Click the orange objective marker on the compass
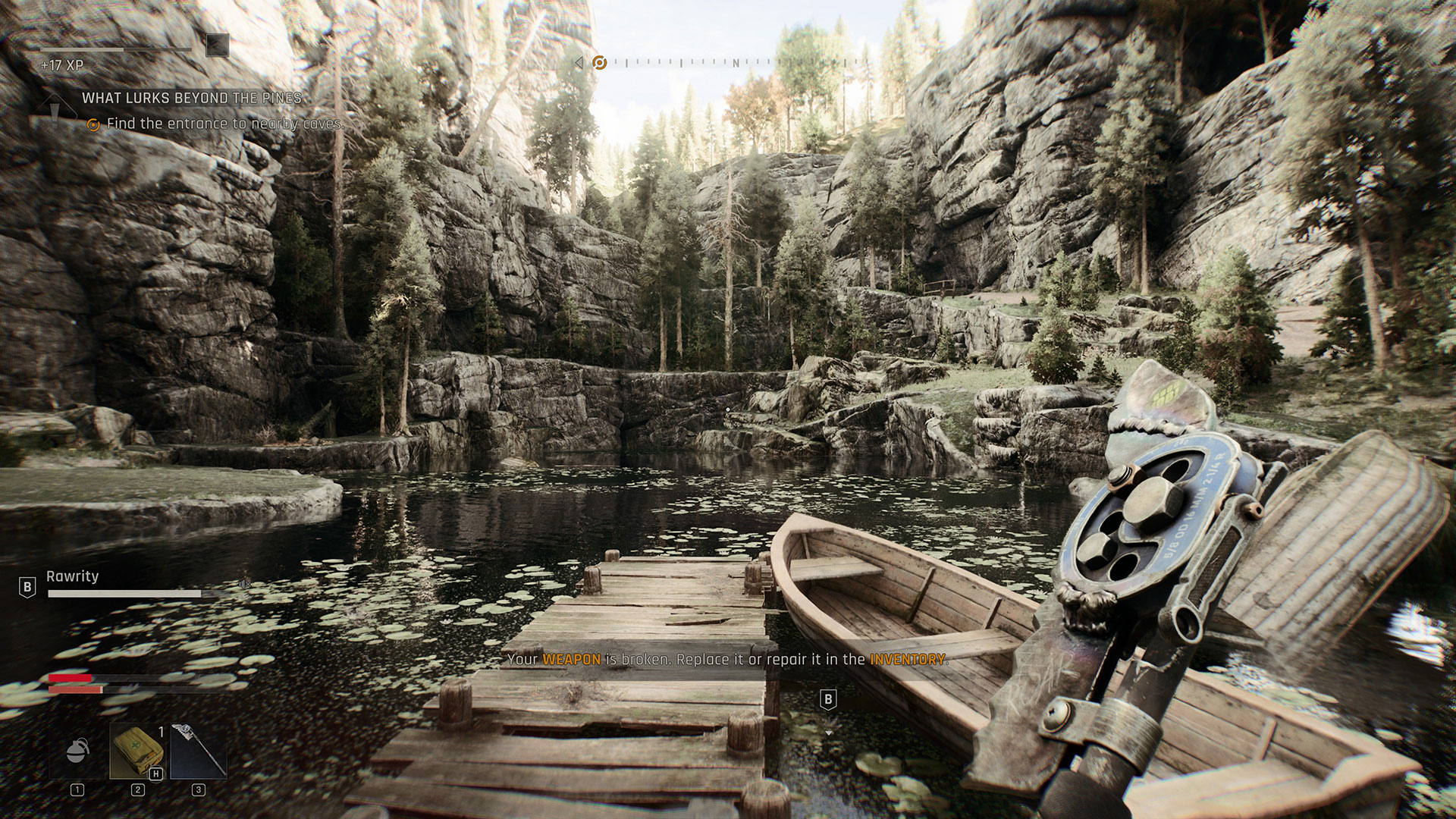This screenshot has height=819, width=1456. pos(599,62)
